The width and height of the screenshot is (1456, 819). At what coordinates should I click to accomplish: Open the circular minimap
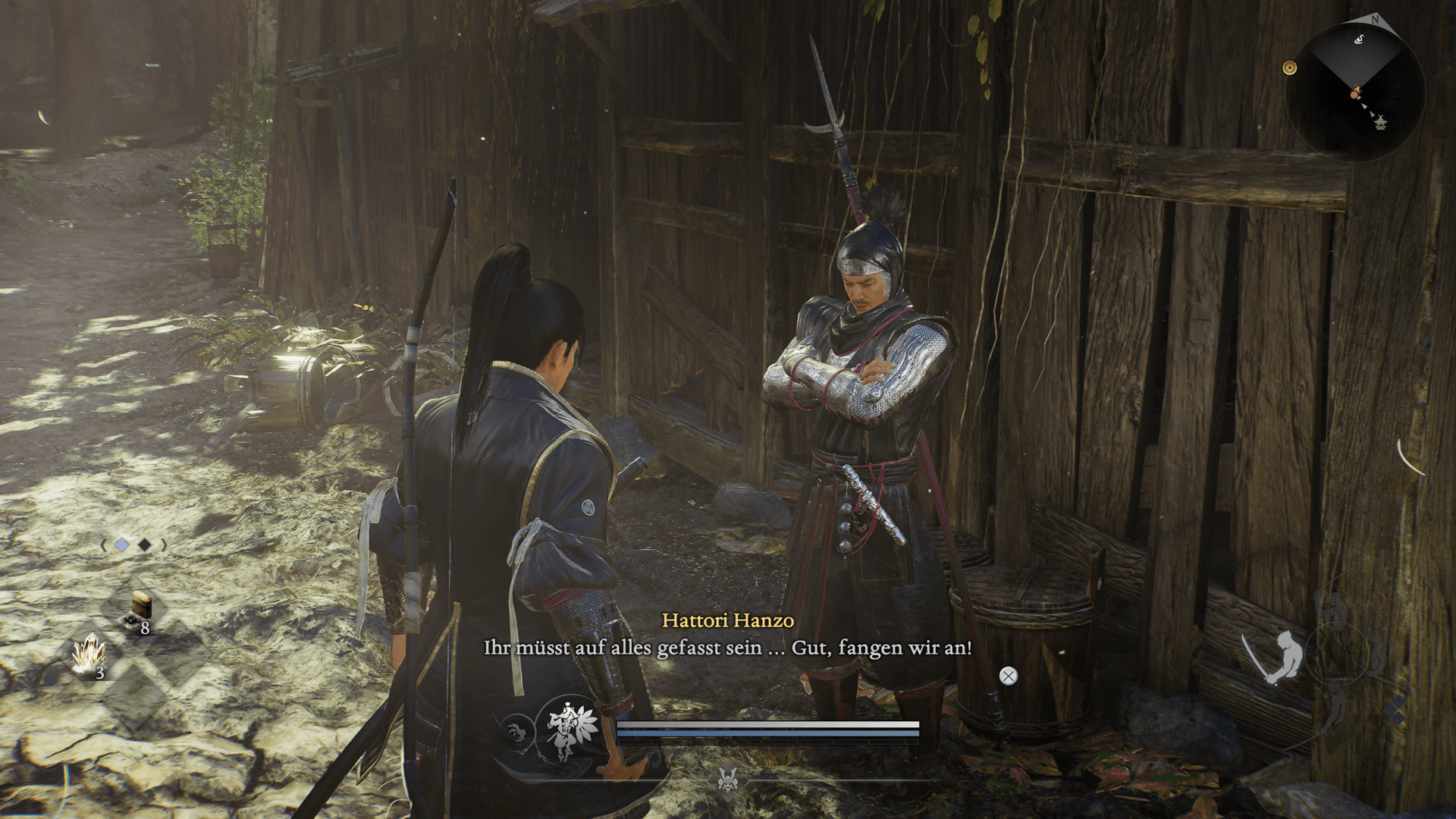click(1356, 91)
